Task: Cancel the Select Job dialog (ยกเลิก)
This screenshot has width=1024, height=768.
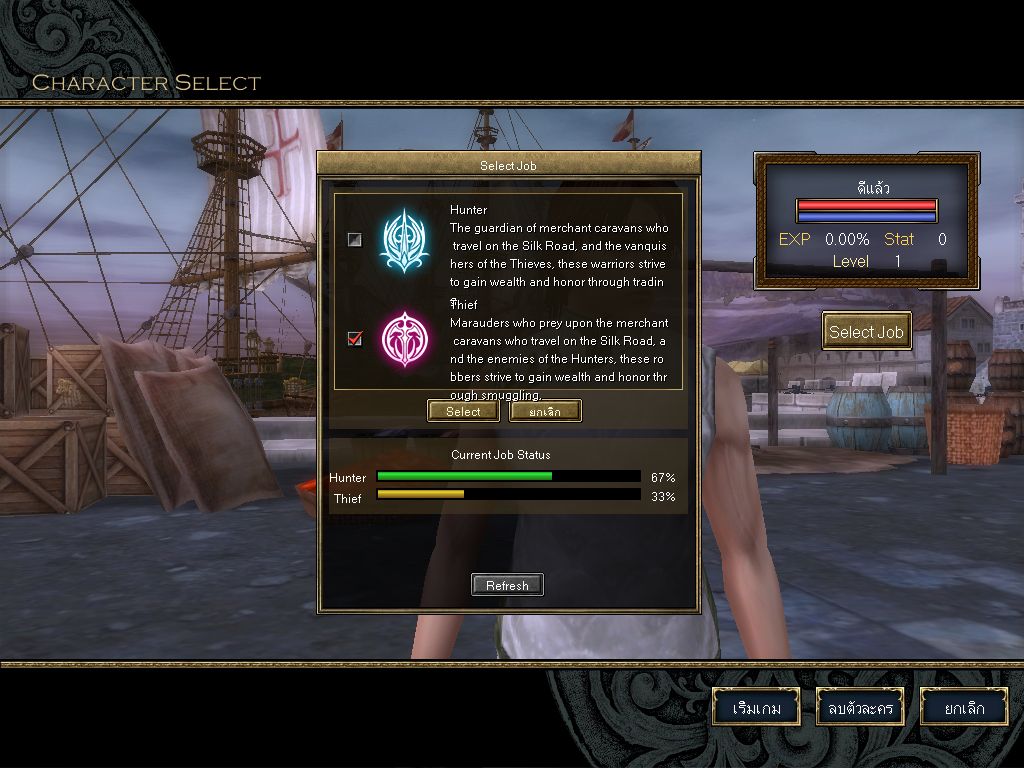Action: click(x=545, y=411)
